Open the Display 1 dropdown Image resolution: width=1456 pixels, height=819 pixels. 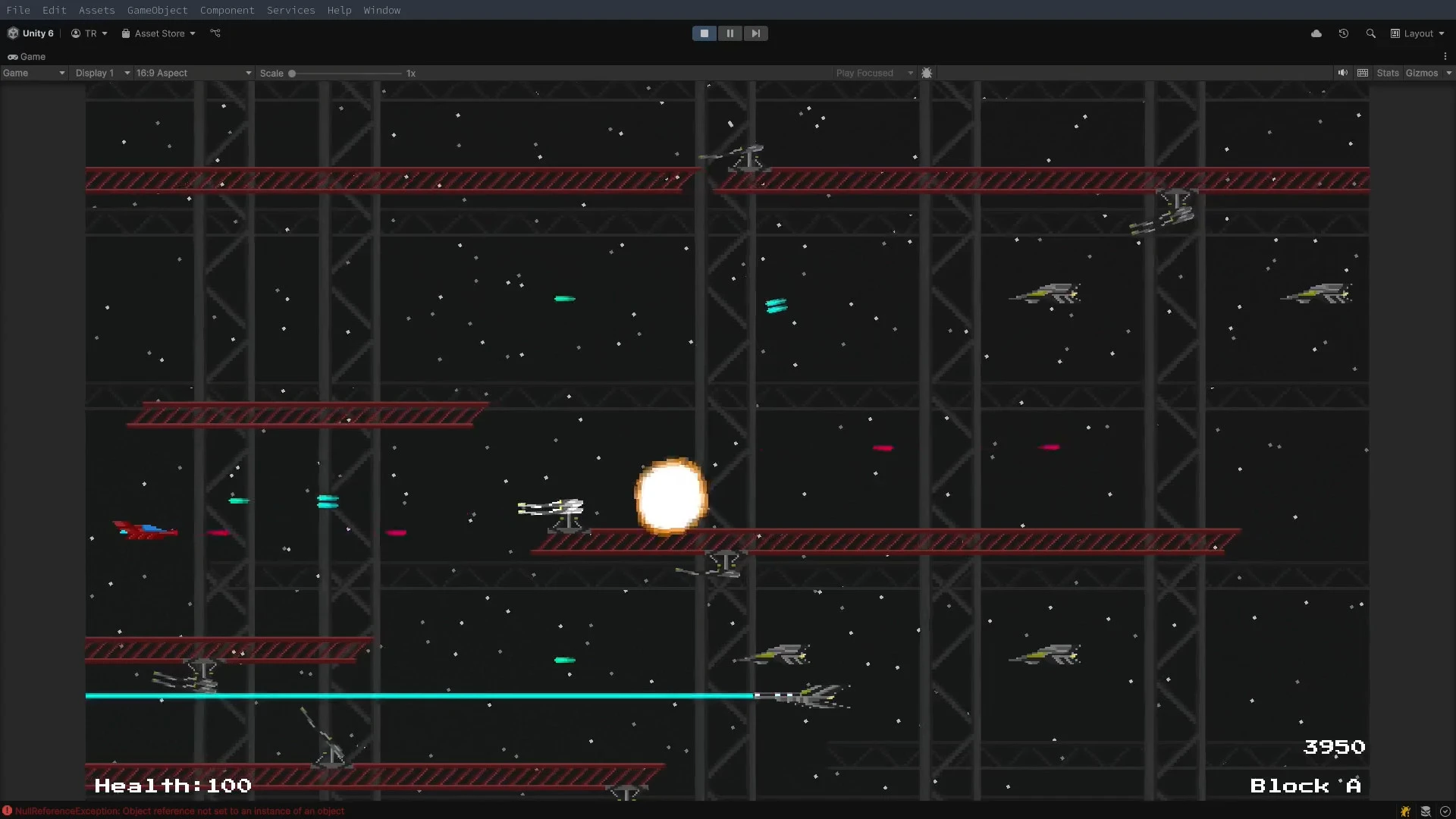click(x=102, y=73)
